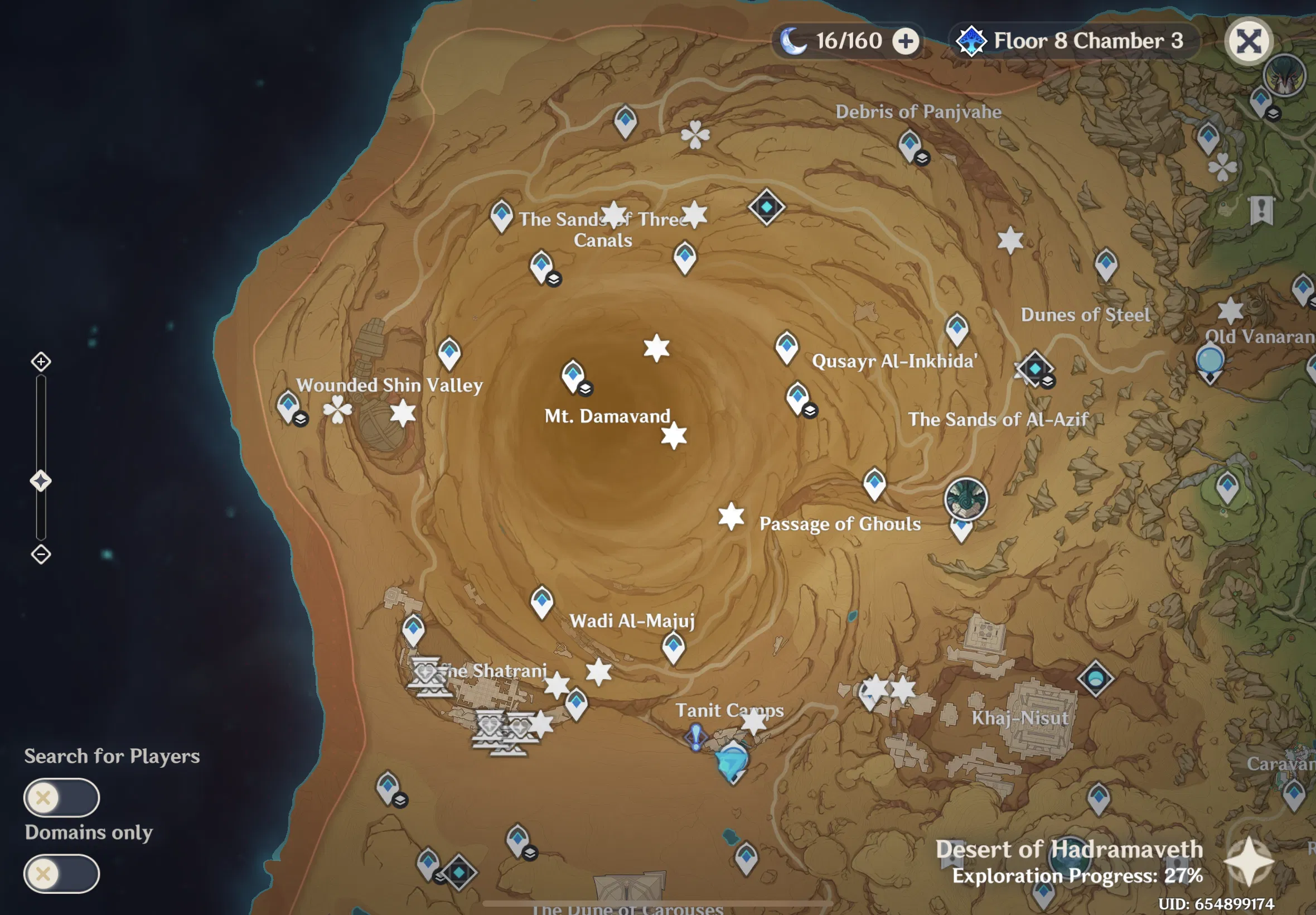Open the domain icon near Dunes of Steel

1034,369
